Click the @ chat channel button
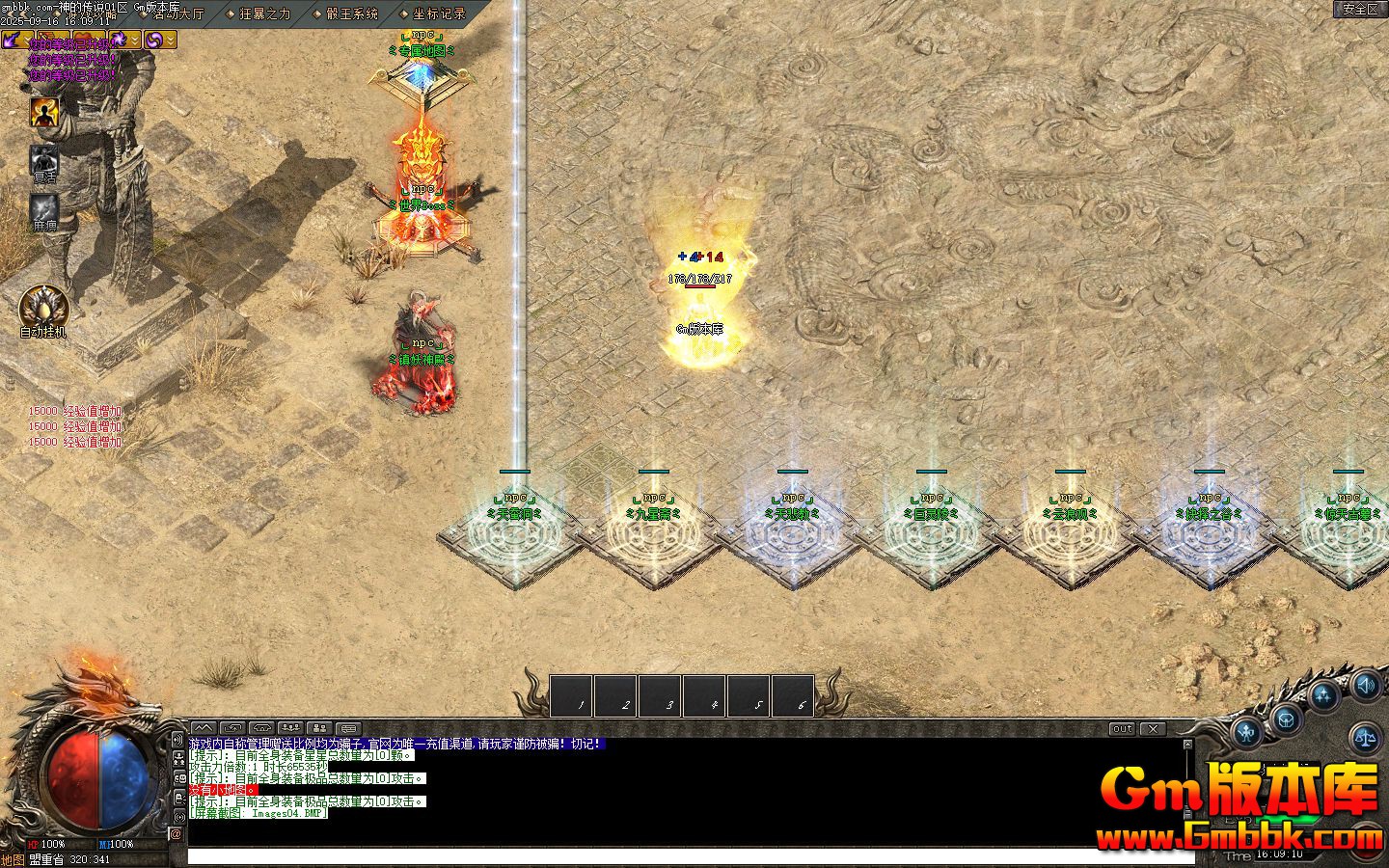 177,833
